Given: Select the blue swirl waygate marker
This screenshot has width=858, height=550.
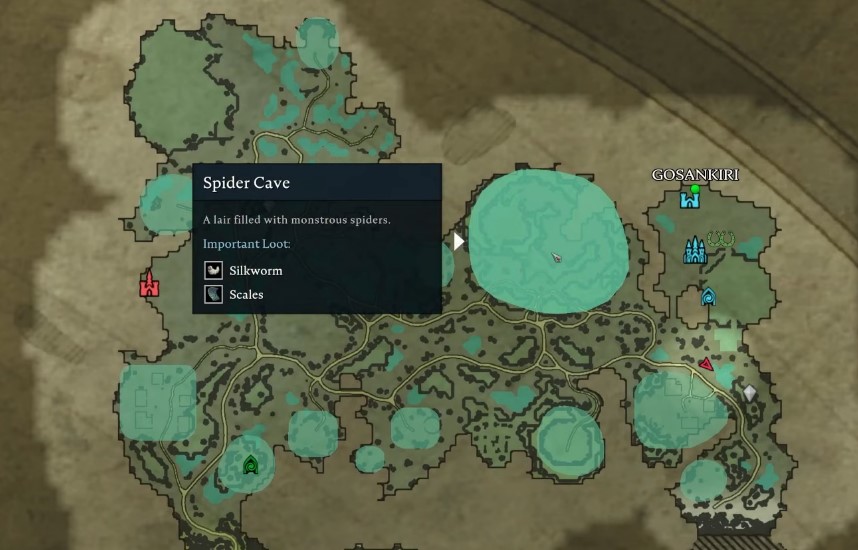Looking at the screenshot, I should point(708,296).
